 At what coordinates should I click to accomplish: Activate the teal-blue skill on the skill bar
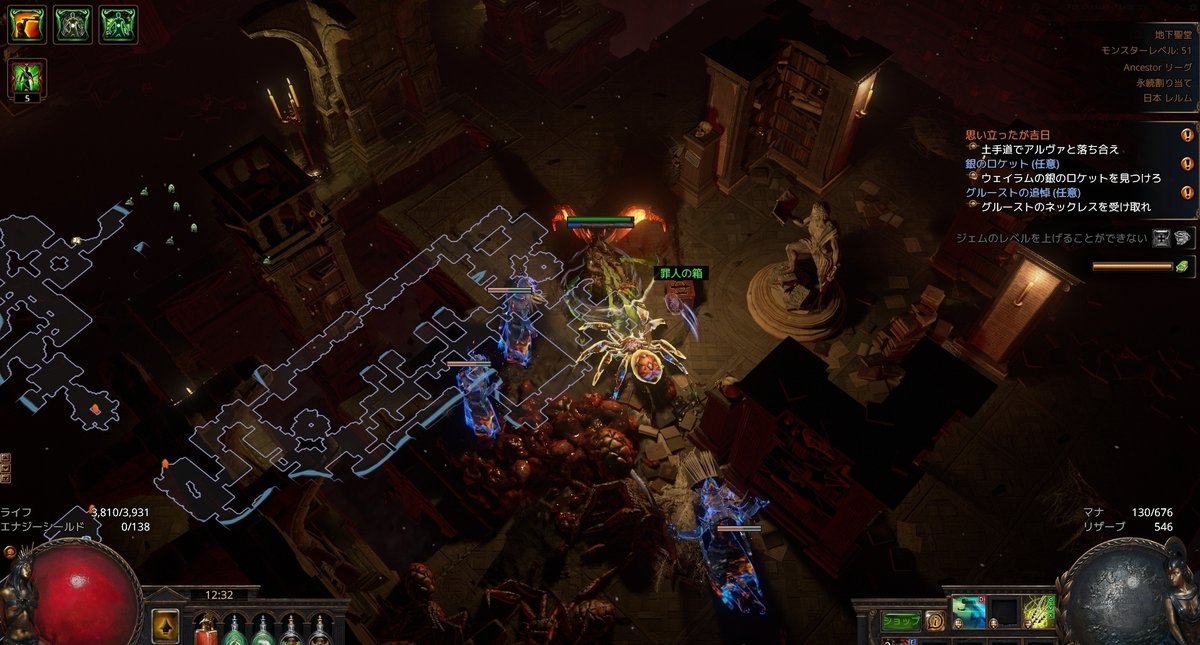[968, 612]
